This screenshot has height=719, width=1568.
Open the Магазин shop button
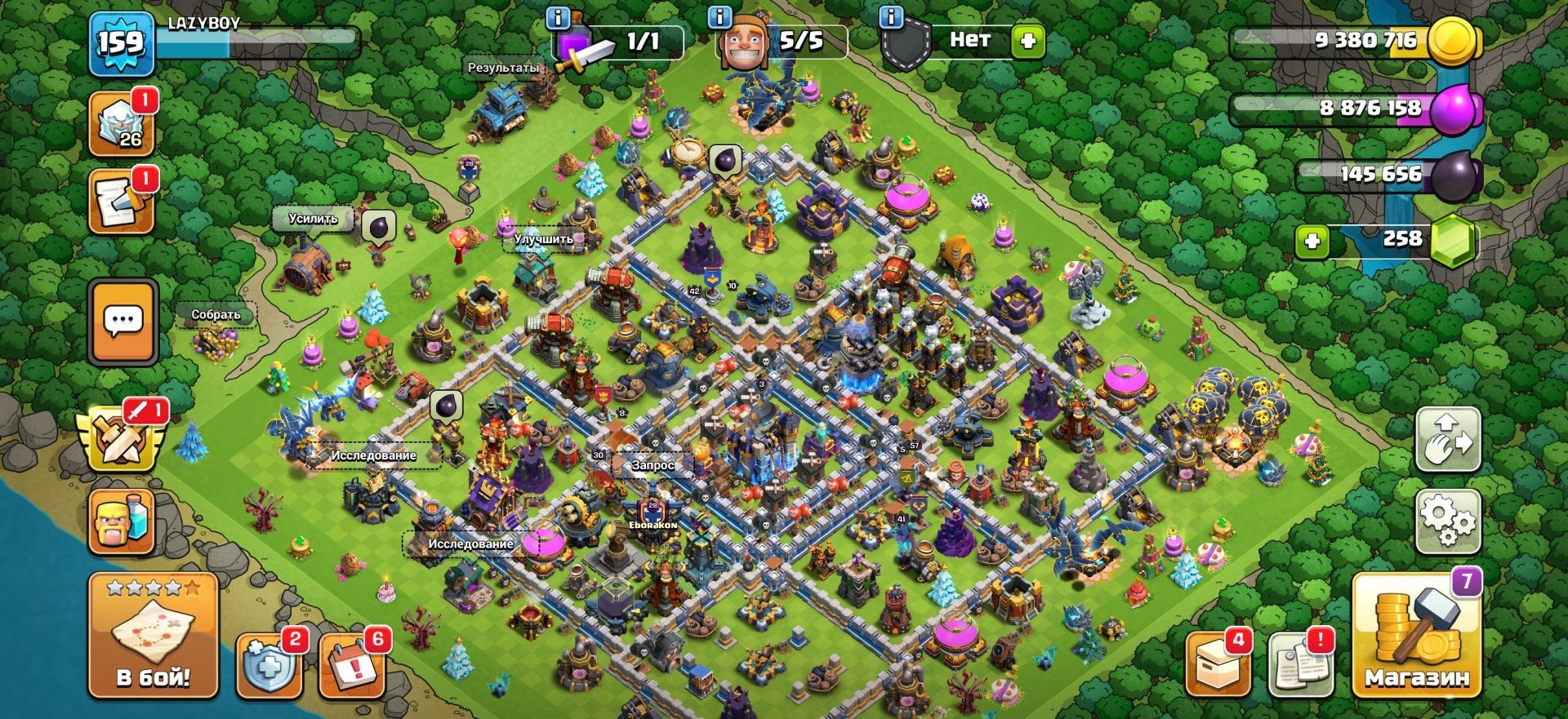click(1416, 636)
